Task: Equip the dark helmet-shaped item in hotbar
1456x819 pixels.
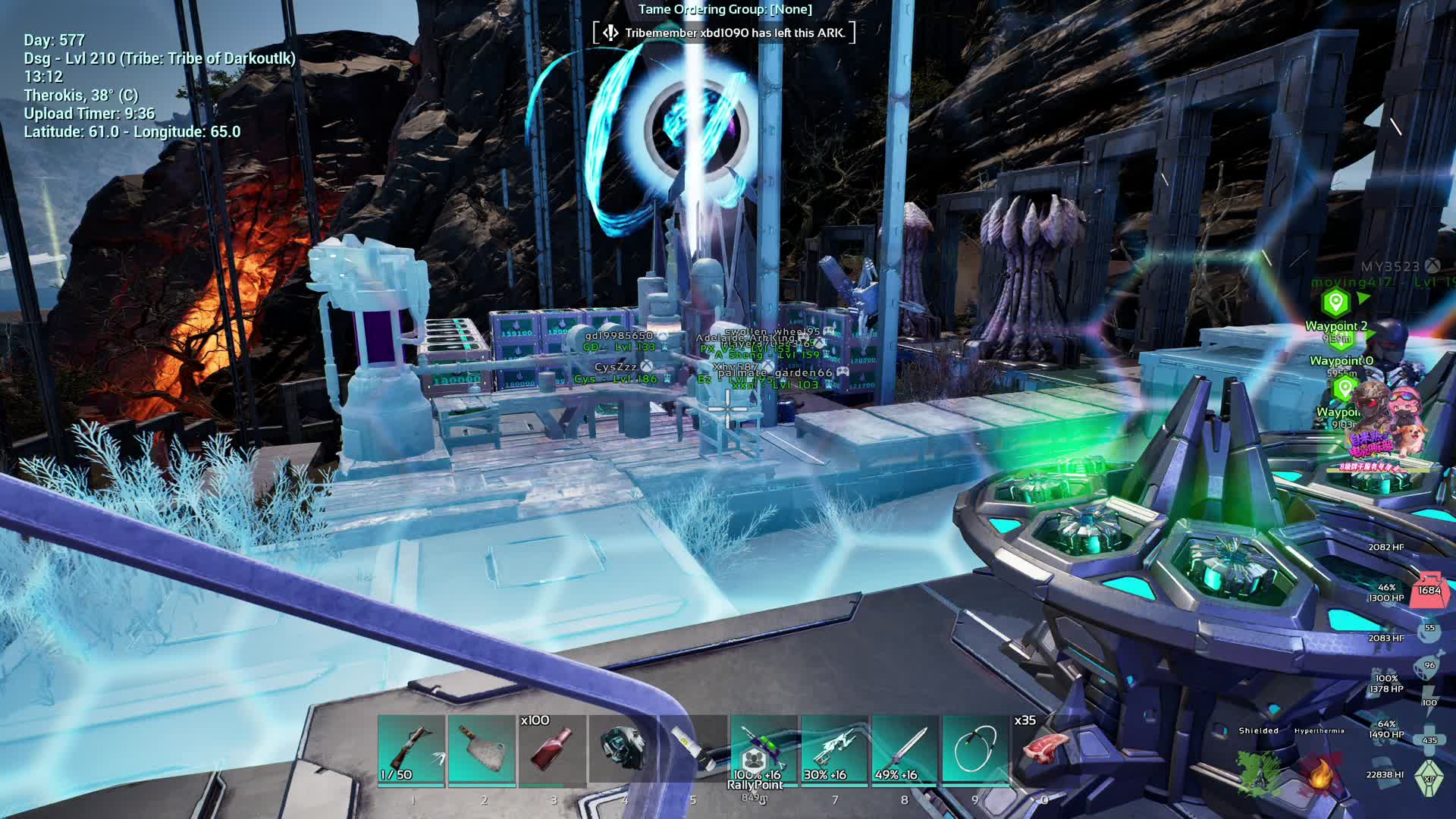Action: 623,749
